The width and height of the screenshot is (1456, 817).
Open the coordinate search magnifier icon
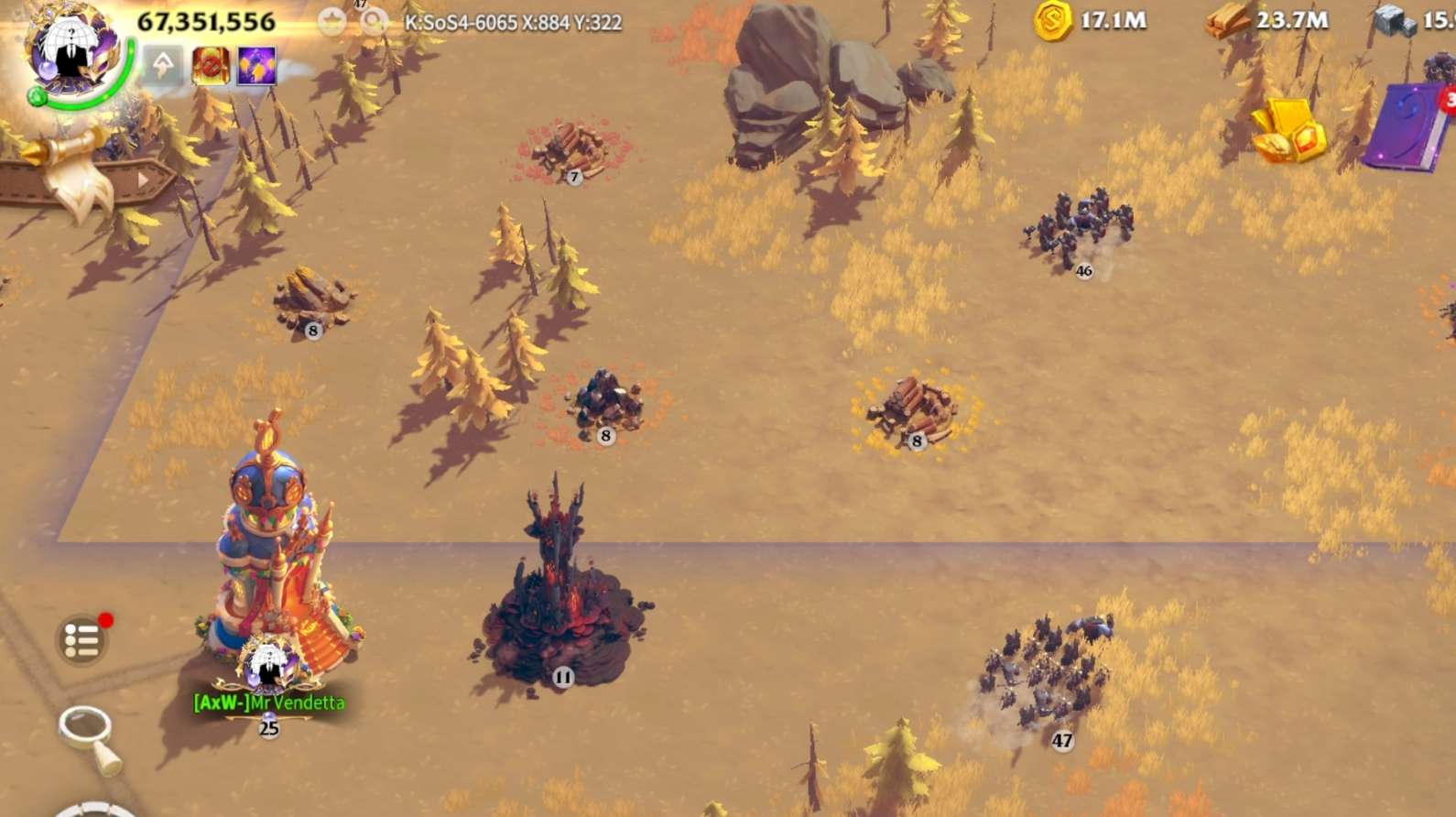(374, 20)
